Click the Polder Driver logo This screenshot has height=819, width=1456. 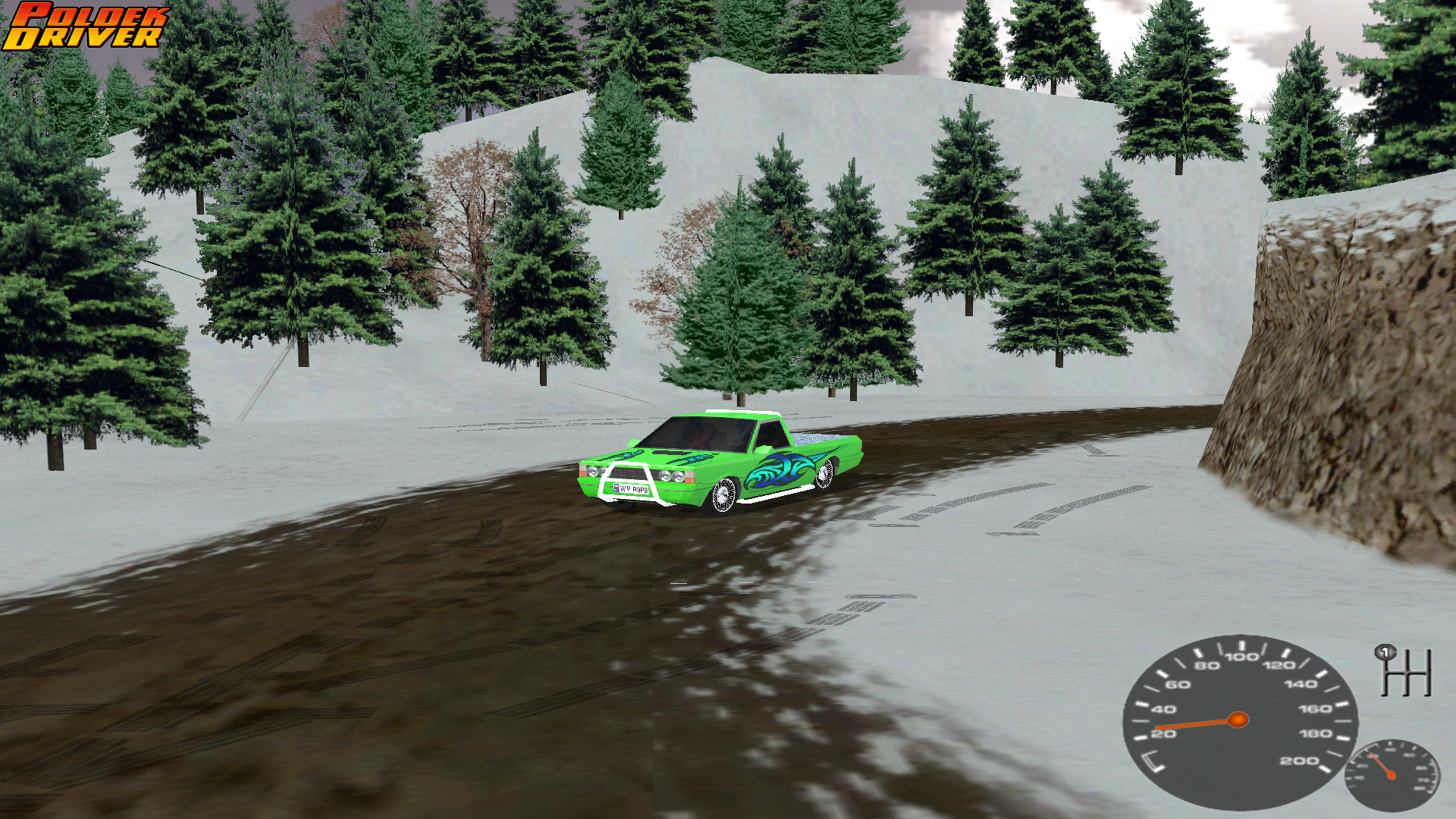[x=85, y=27]
